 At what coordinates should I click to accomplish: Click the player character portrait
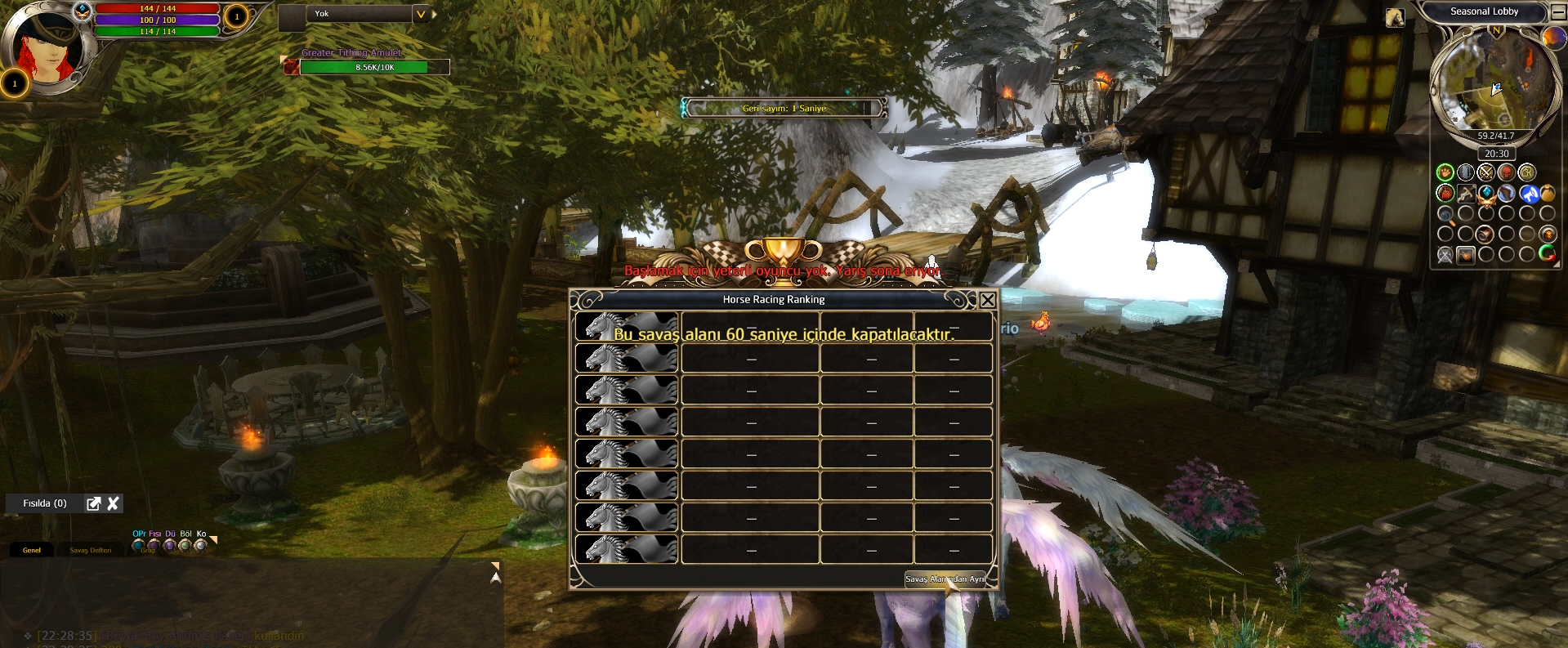click(x=46, y=47)
